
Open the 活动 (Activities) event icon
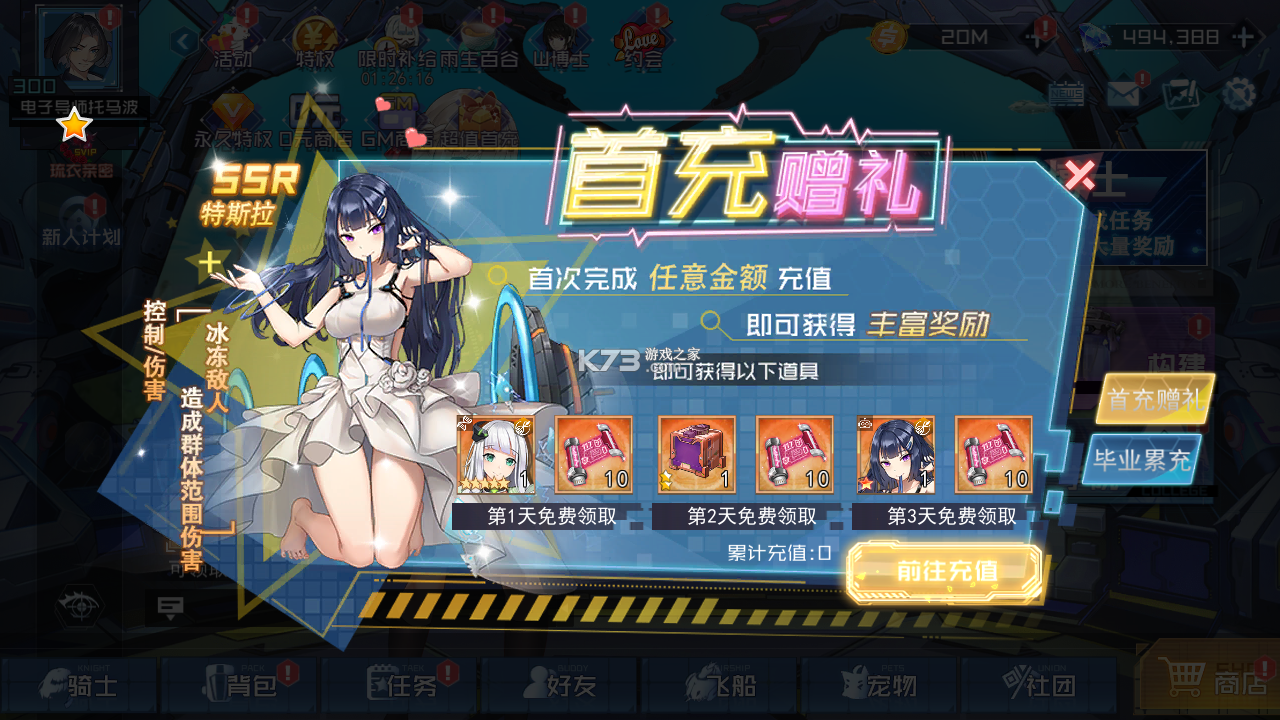pos(232,40)
